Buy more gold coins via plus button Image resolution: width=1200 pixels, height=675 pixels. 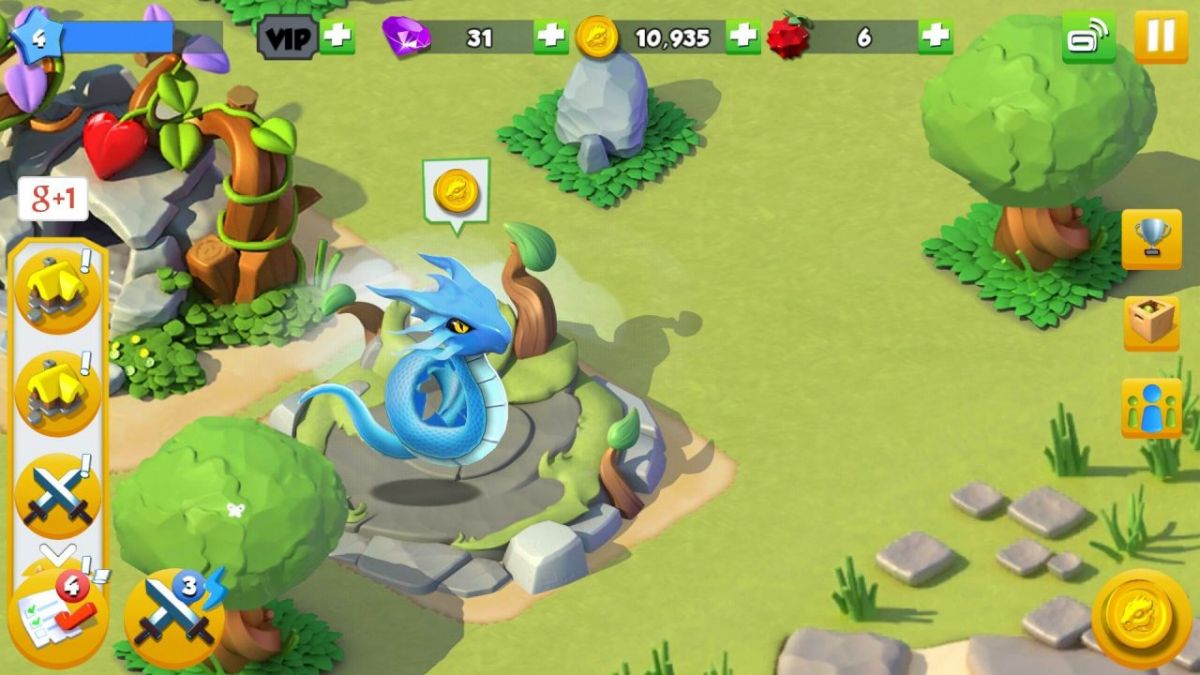(743, 37)
